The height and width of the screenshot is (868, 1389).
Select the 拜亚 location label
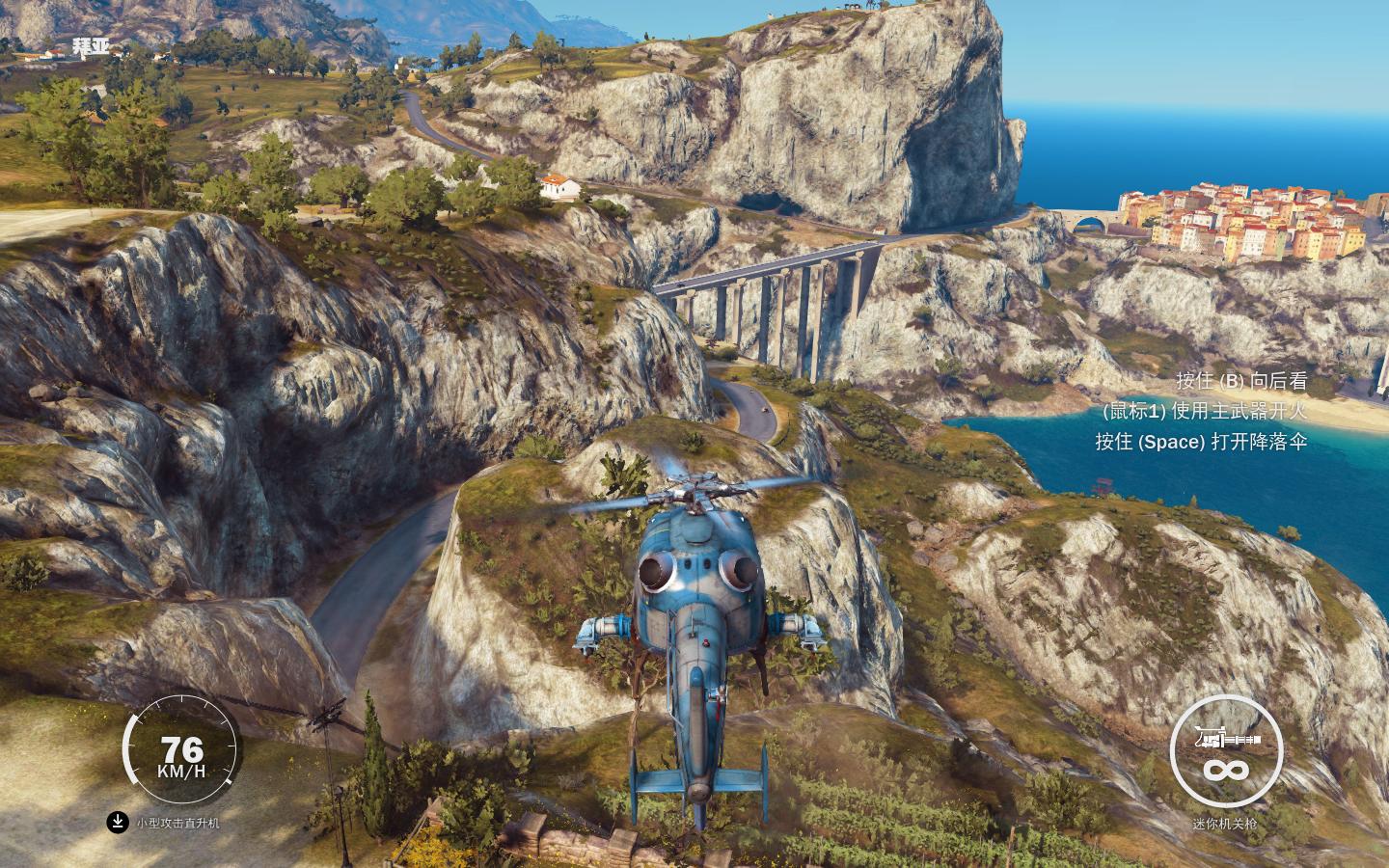click(x=91, y=45)
